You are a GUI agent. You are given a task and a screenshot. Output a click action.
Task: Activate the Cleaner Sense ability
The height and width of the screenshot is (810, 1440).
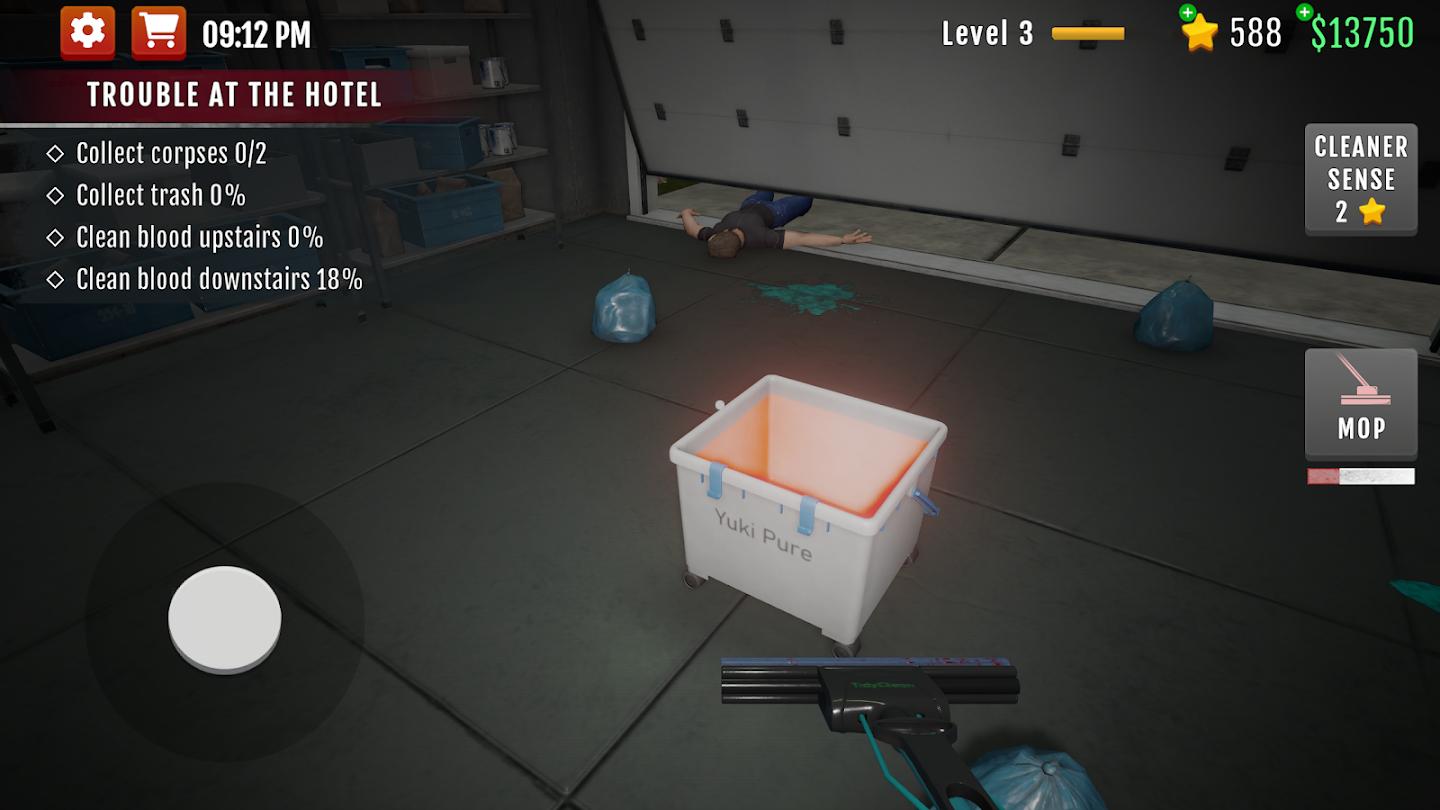[x=1360, y=180]
